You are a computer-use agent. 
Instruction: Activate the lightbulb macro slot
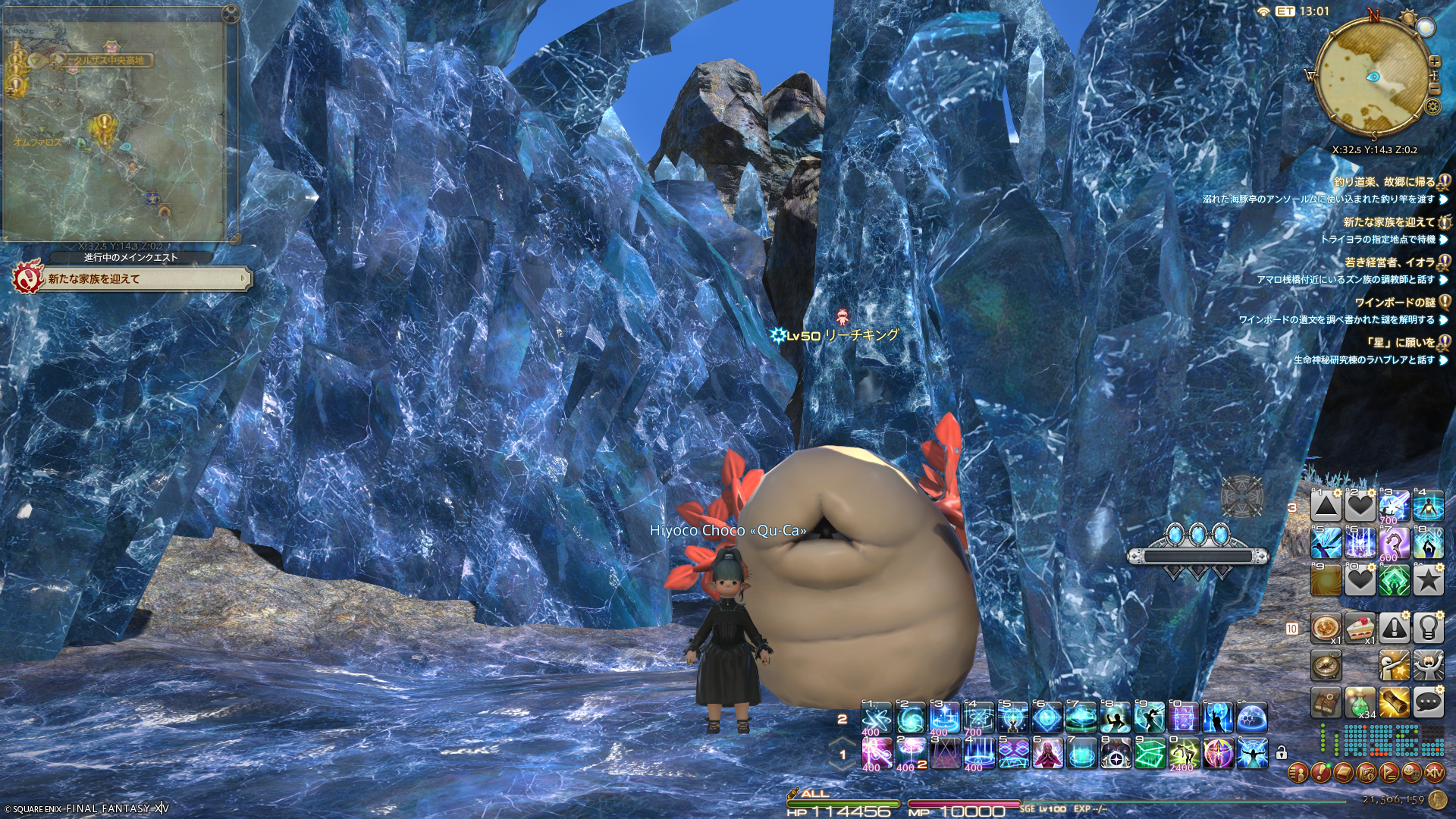[x=1428, y=628]
